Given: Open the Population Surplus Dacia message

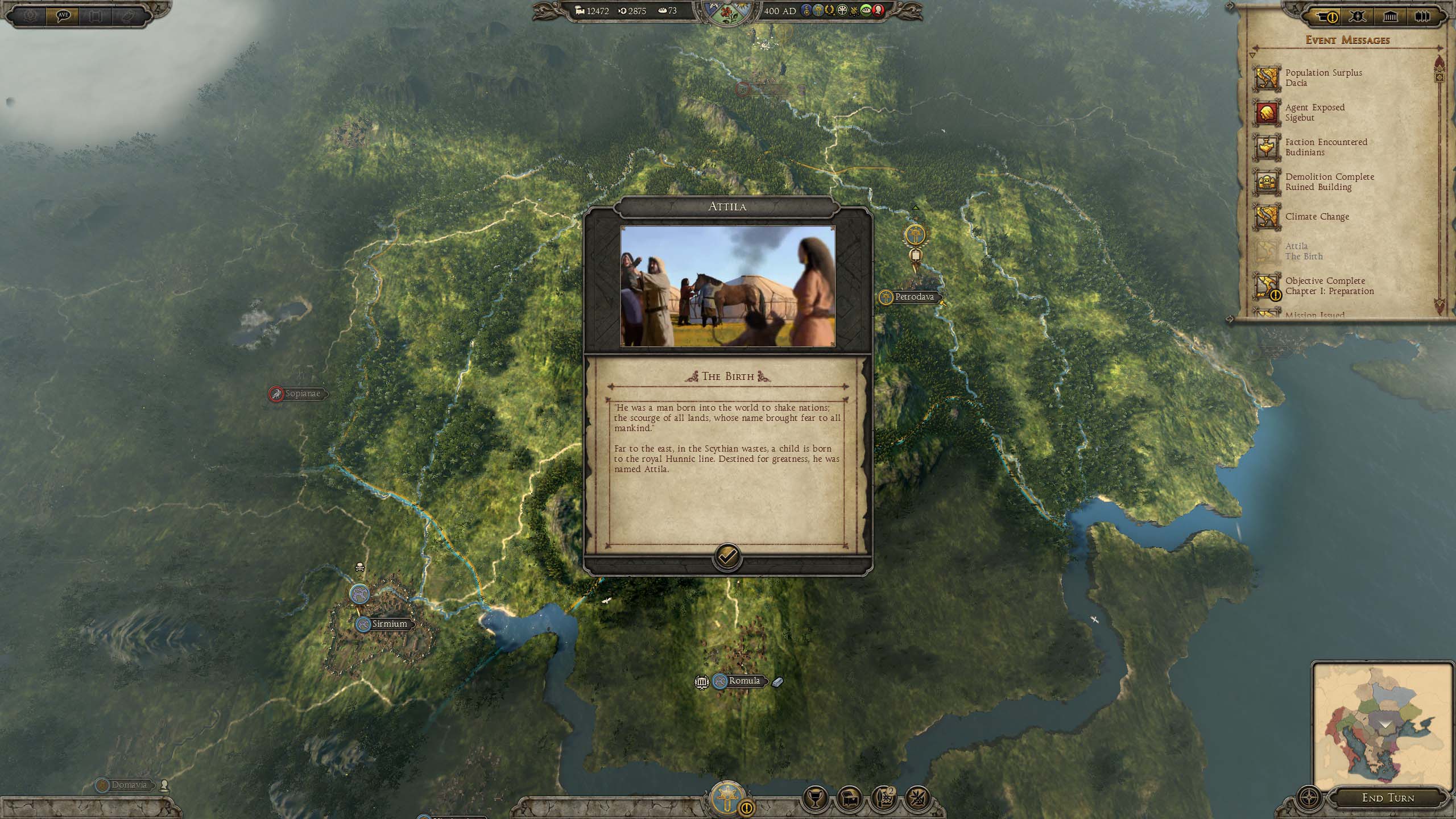Looking at the screenshot, I should coord(1323,78).
